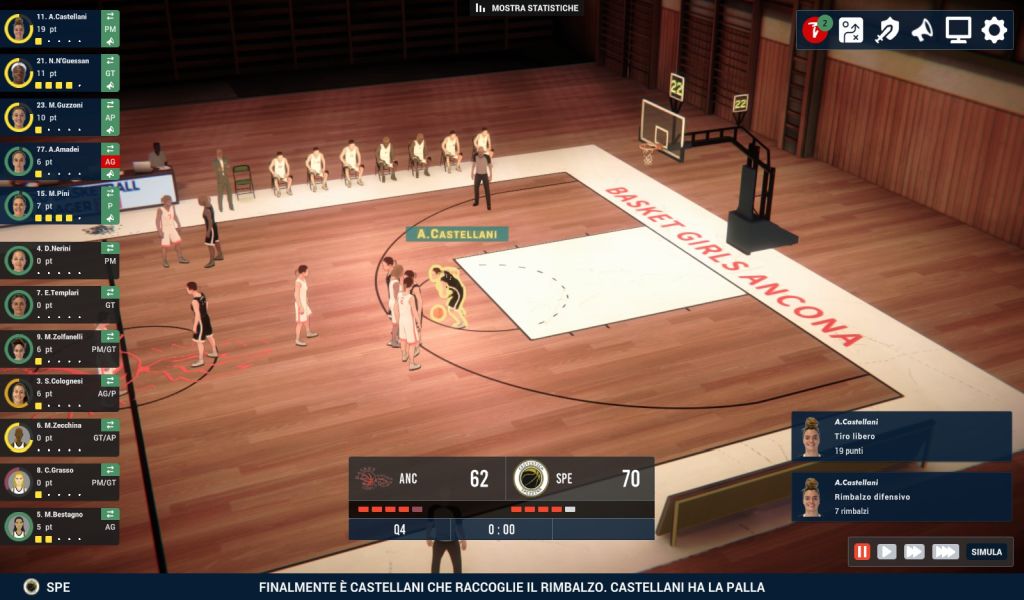Open the settings gear icon

[994, 30]
